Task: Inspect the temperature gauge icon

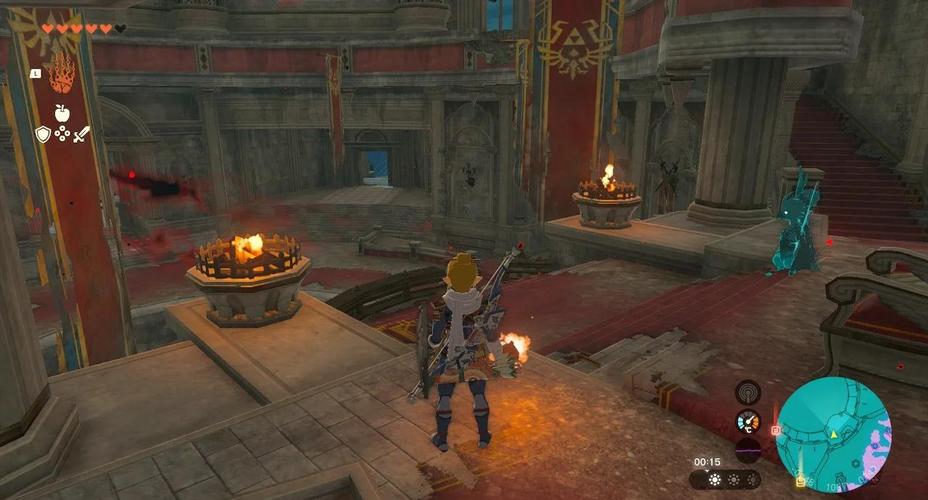Action: (747, 421)
